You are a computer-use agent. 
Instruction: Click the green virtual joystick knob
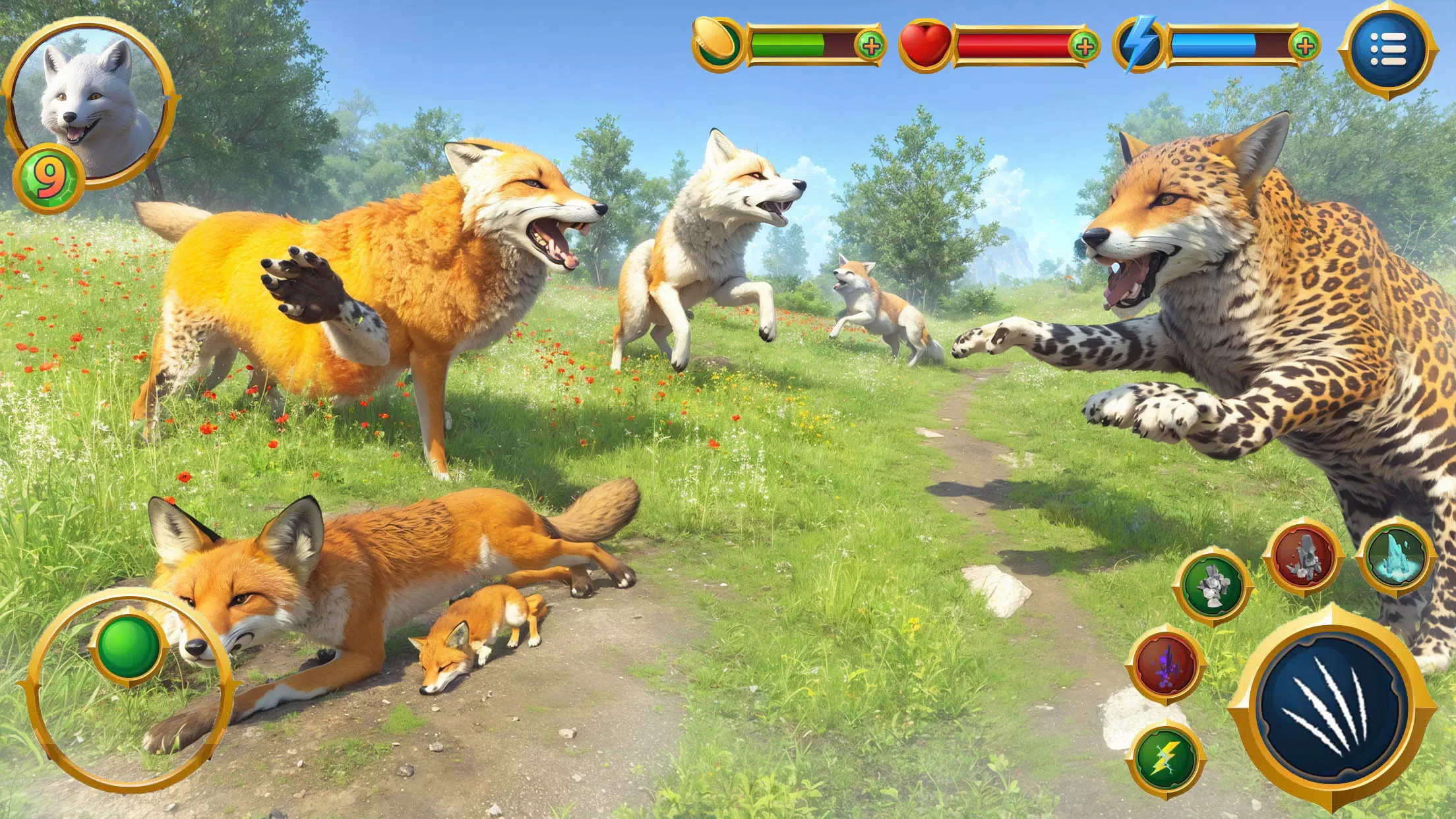[x=129, y=647]
